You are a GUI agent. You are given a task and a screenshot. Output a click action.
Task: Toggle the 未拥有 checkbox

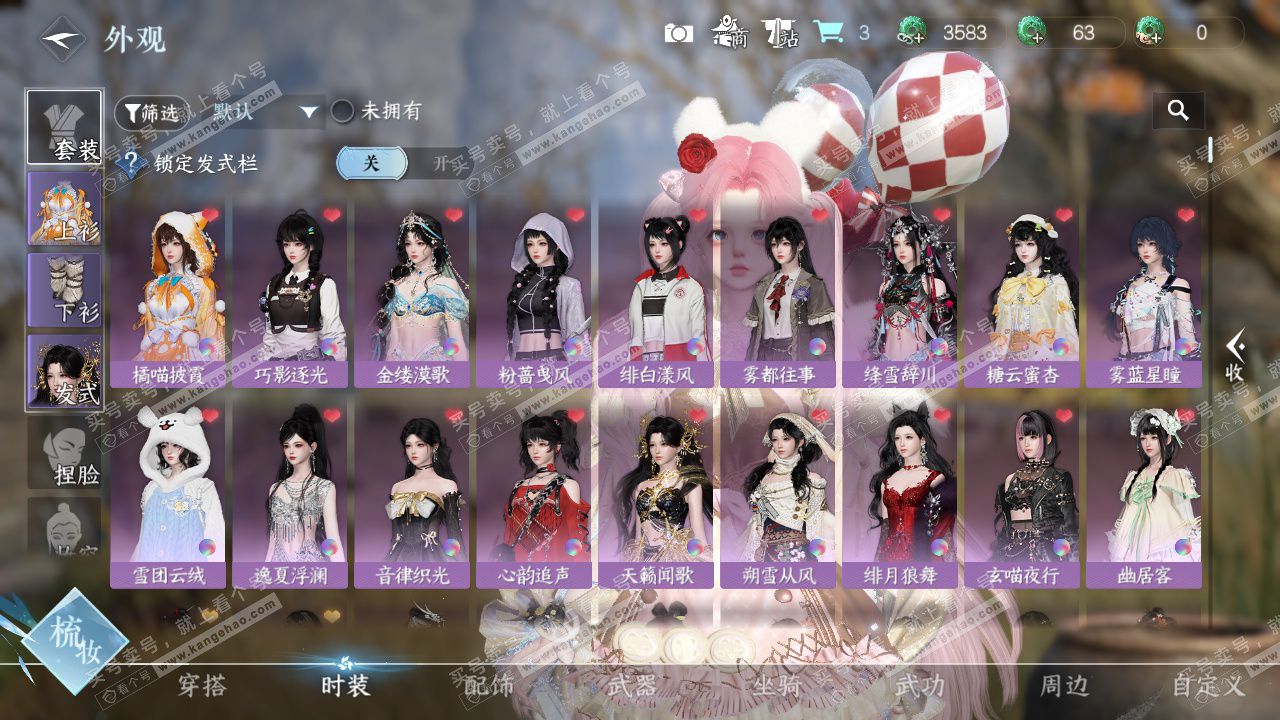(343, 111)
